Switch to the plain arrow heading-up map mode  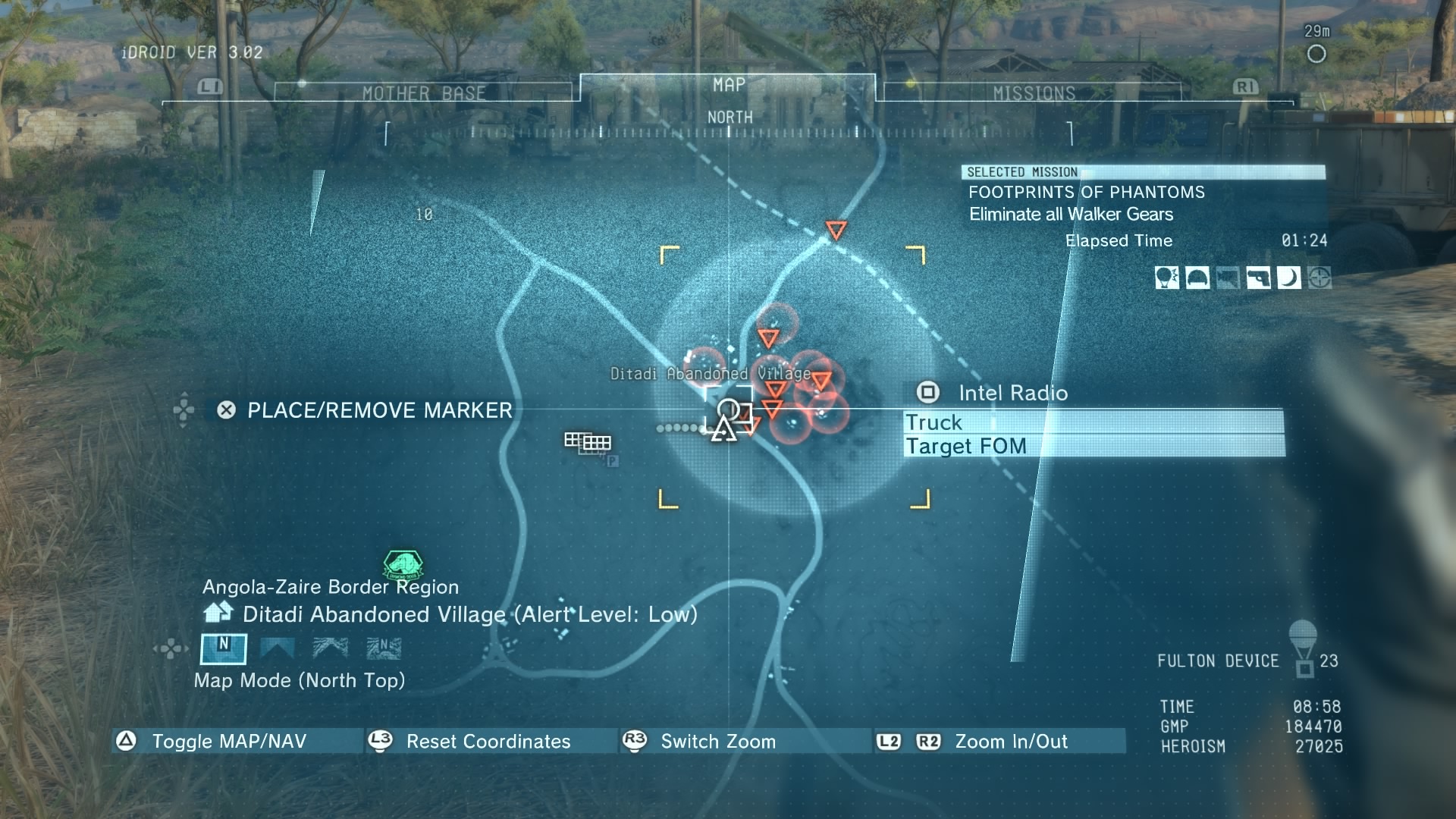tap(277, 648)
